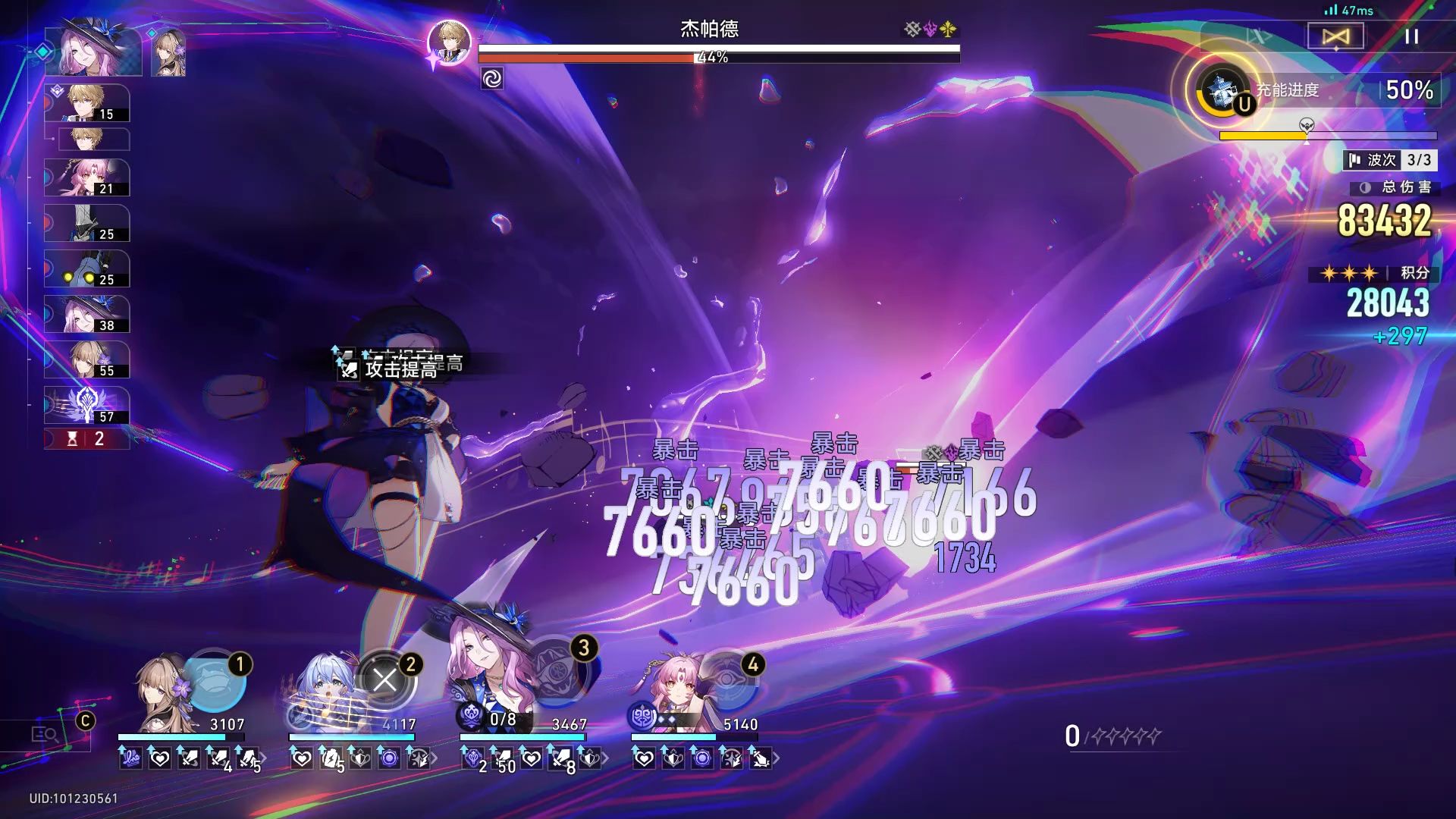Toggle the battle speed-up button
The width and height of the screenshot is (1456, 819).
[1260, 36]
